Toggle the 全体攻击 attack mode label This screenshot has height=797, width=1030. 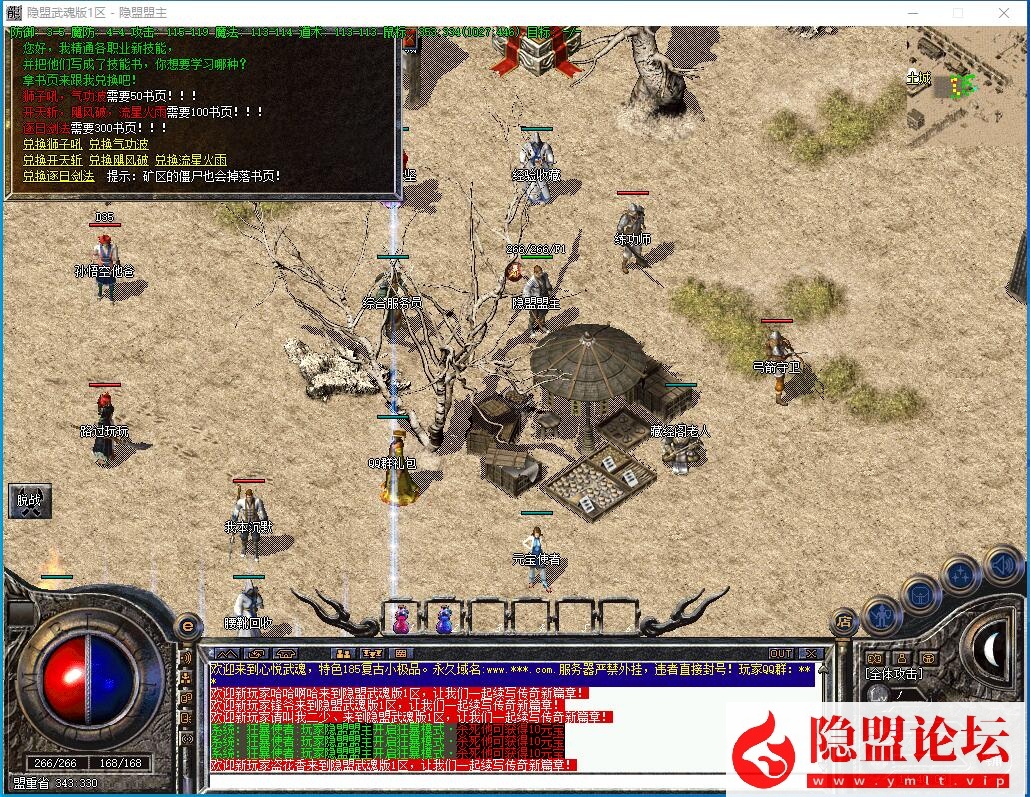coord(893,674)
